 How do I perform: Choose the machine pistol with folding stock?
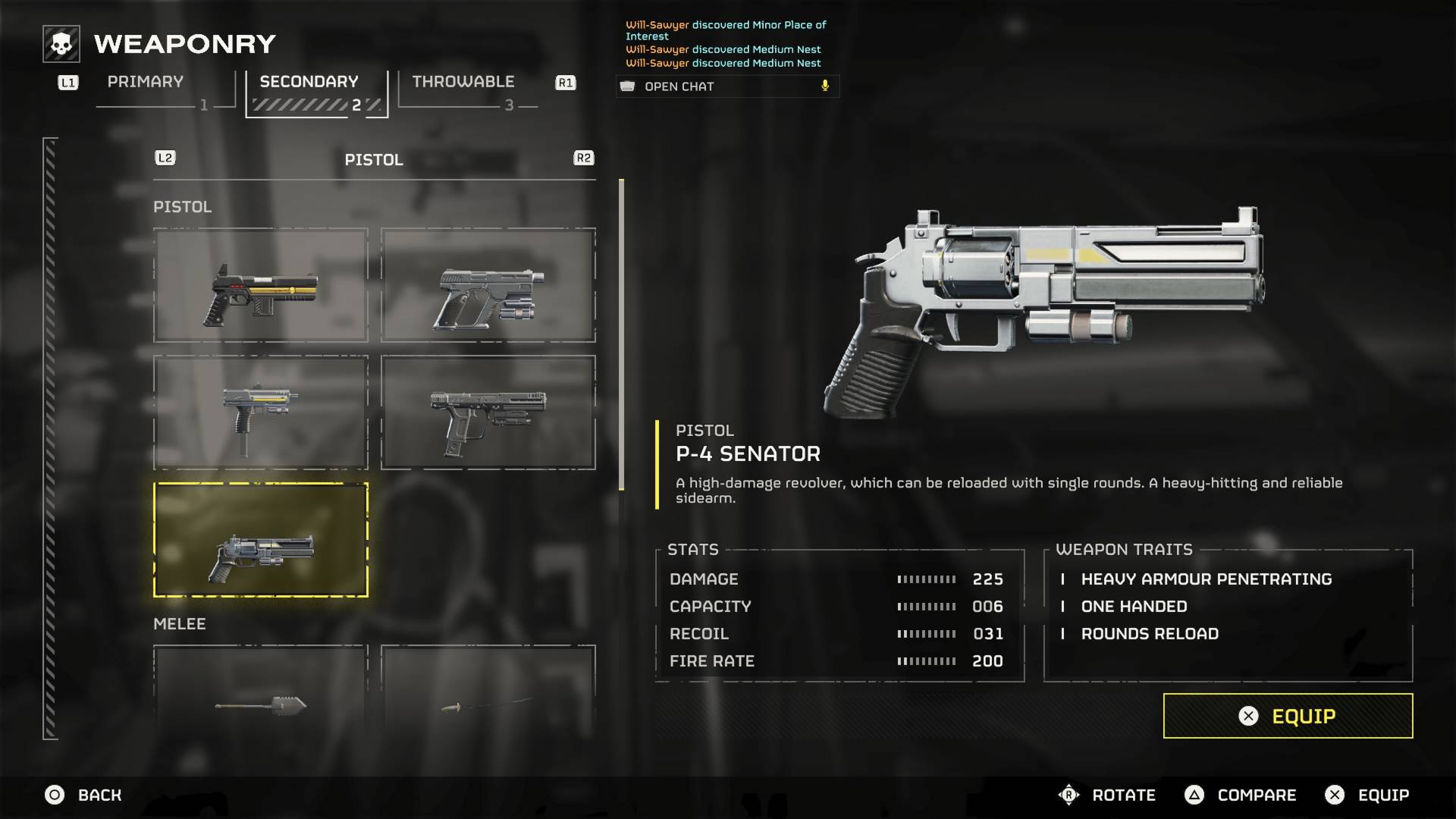(260, 413)
